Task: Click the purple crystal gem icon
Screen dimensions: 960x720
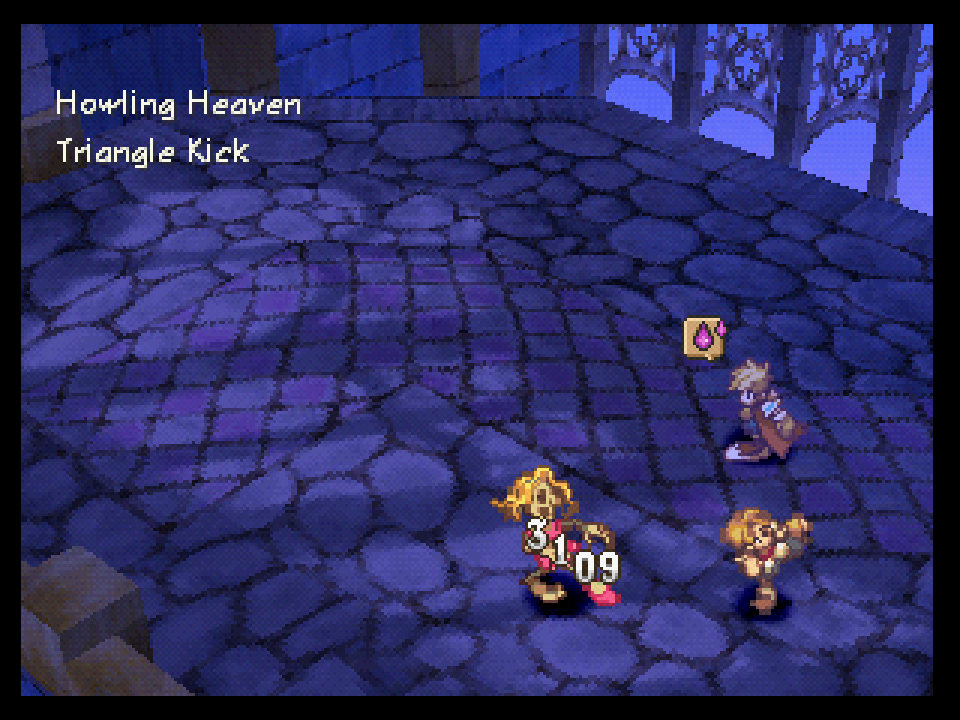Action: pyautogui.click(x=704, y=337)
